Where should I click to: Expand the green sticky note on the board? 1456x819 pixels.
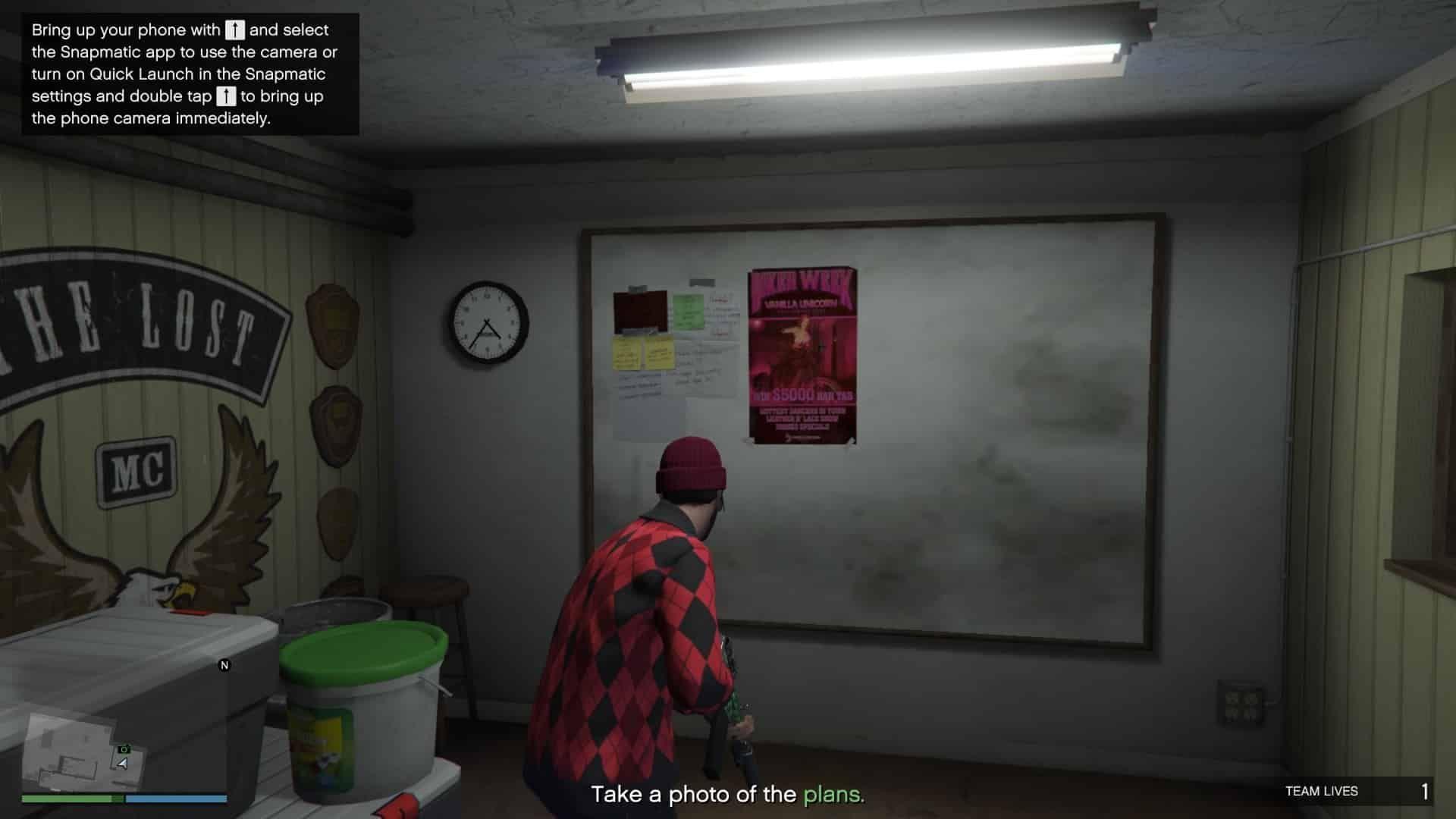pyautogui.click(x=689, y=311)
